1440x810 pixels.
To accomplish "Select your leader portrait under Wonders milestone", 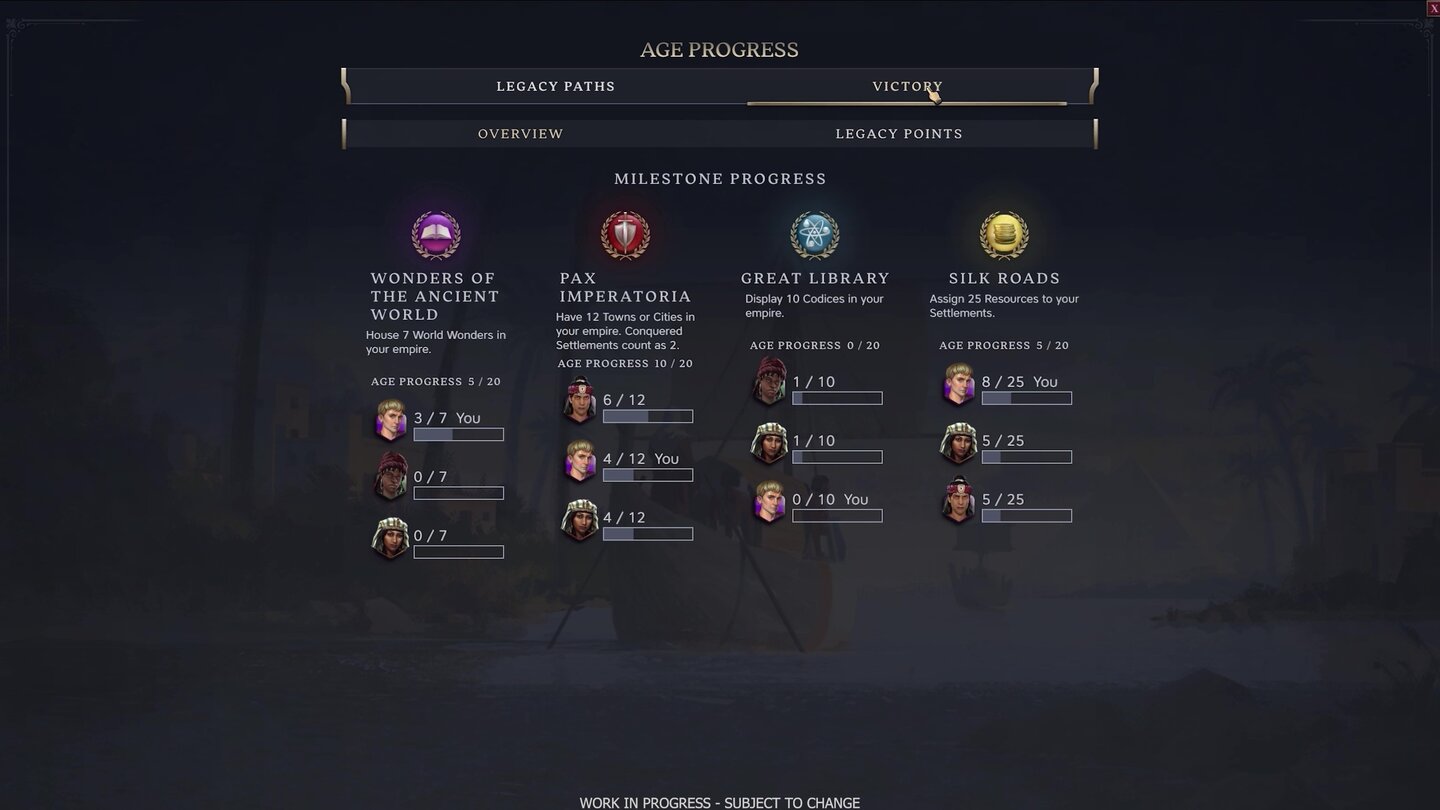I will pyautogui.click(x=390, y=420).
